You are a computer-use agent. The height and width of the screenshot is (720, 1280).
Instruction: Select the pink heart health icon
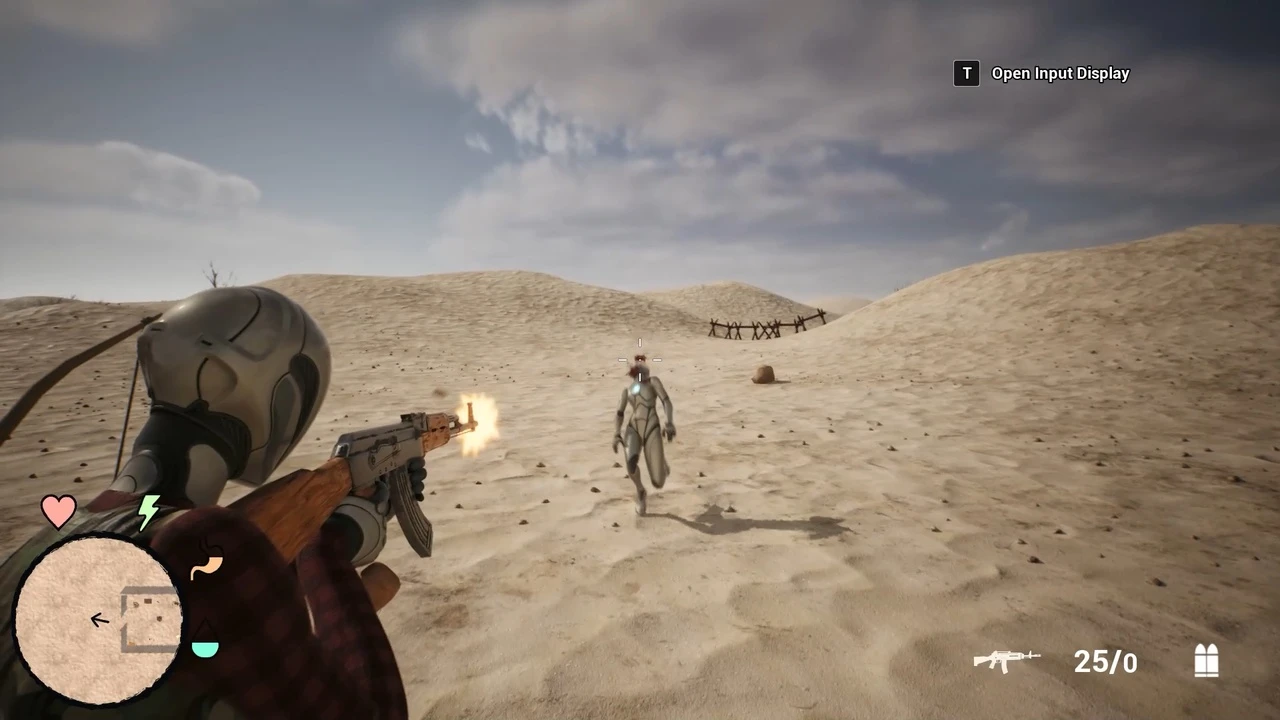coord(58,510)
